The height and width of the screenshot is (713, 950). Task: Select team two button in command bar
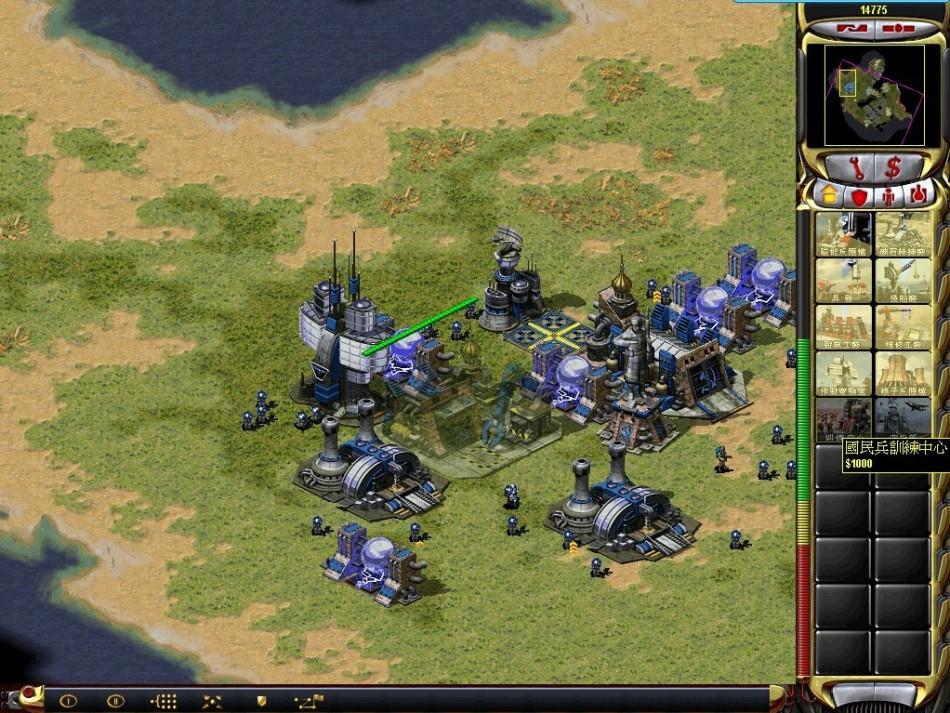[116, 700]
